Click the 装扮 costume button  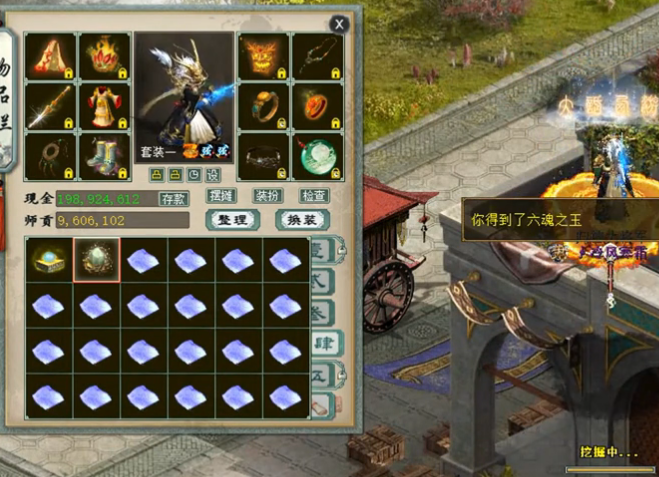click(x=267, y=196)
